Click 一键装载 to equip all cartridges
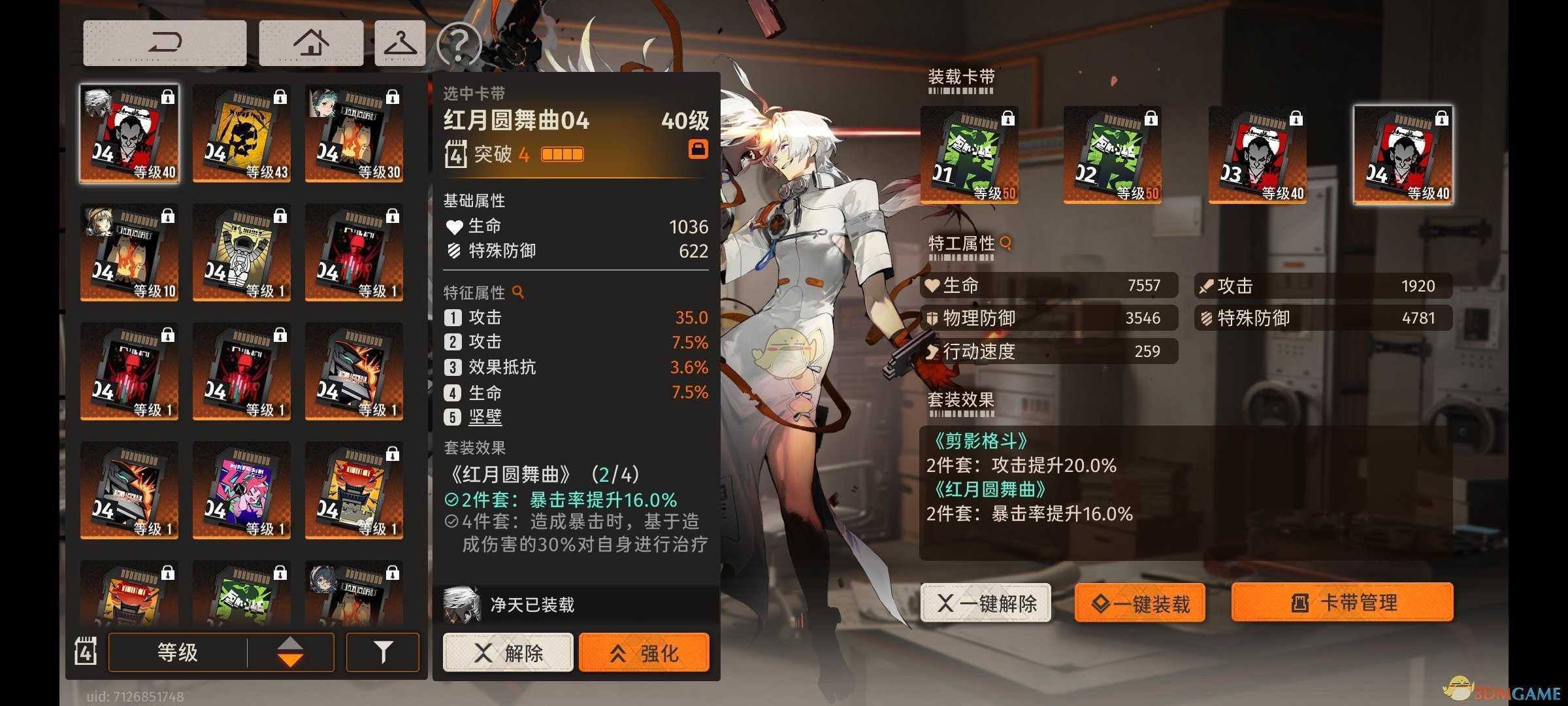 (1139, 603)
